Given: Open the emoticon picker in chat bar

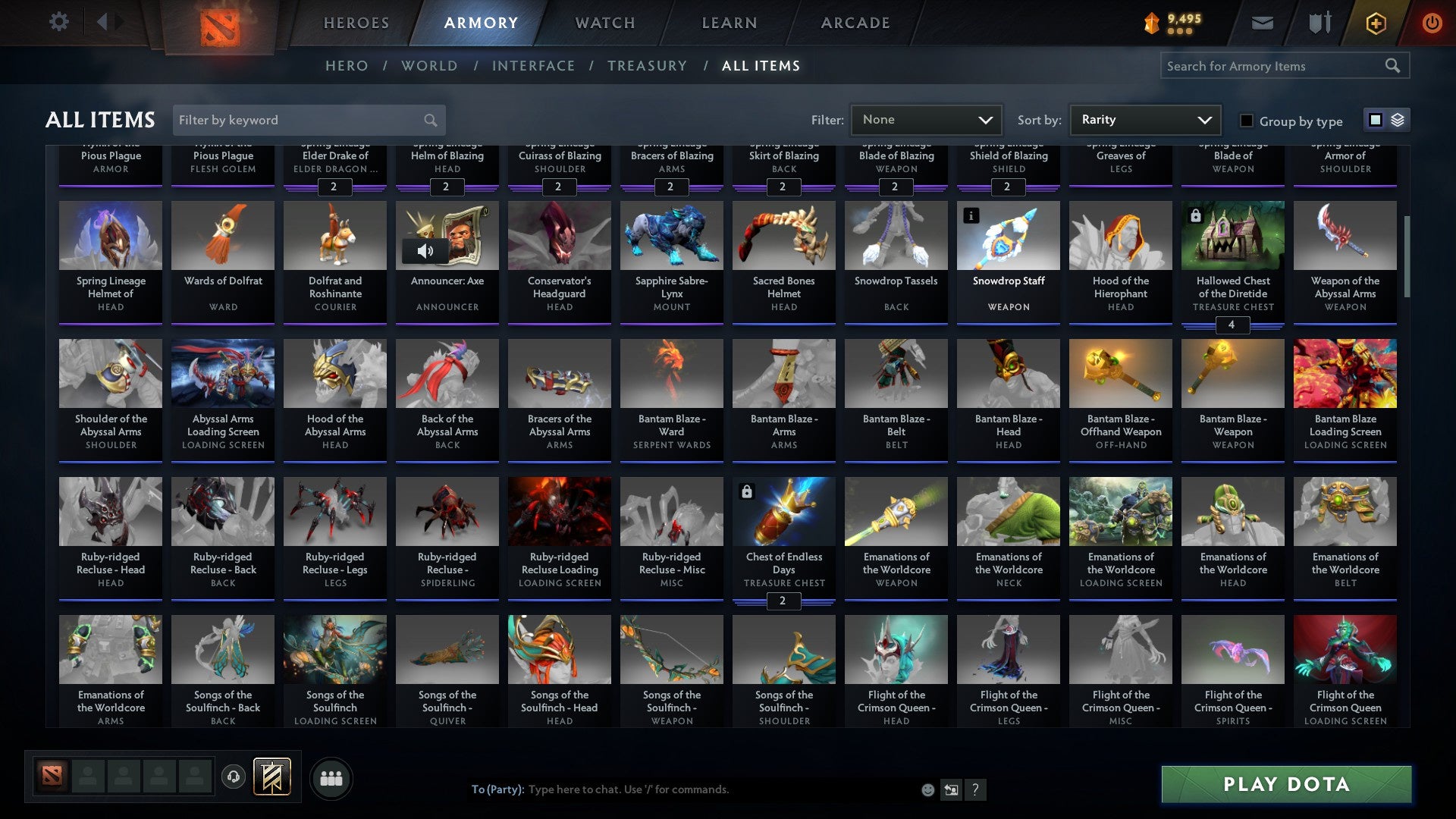Looking at the screenshot, I should [927, 789].
